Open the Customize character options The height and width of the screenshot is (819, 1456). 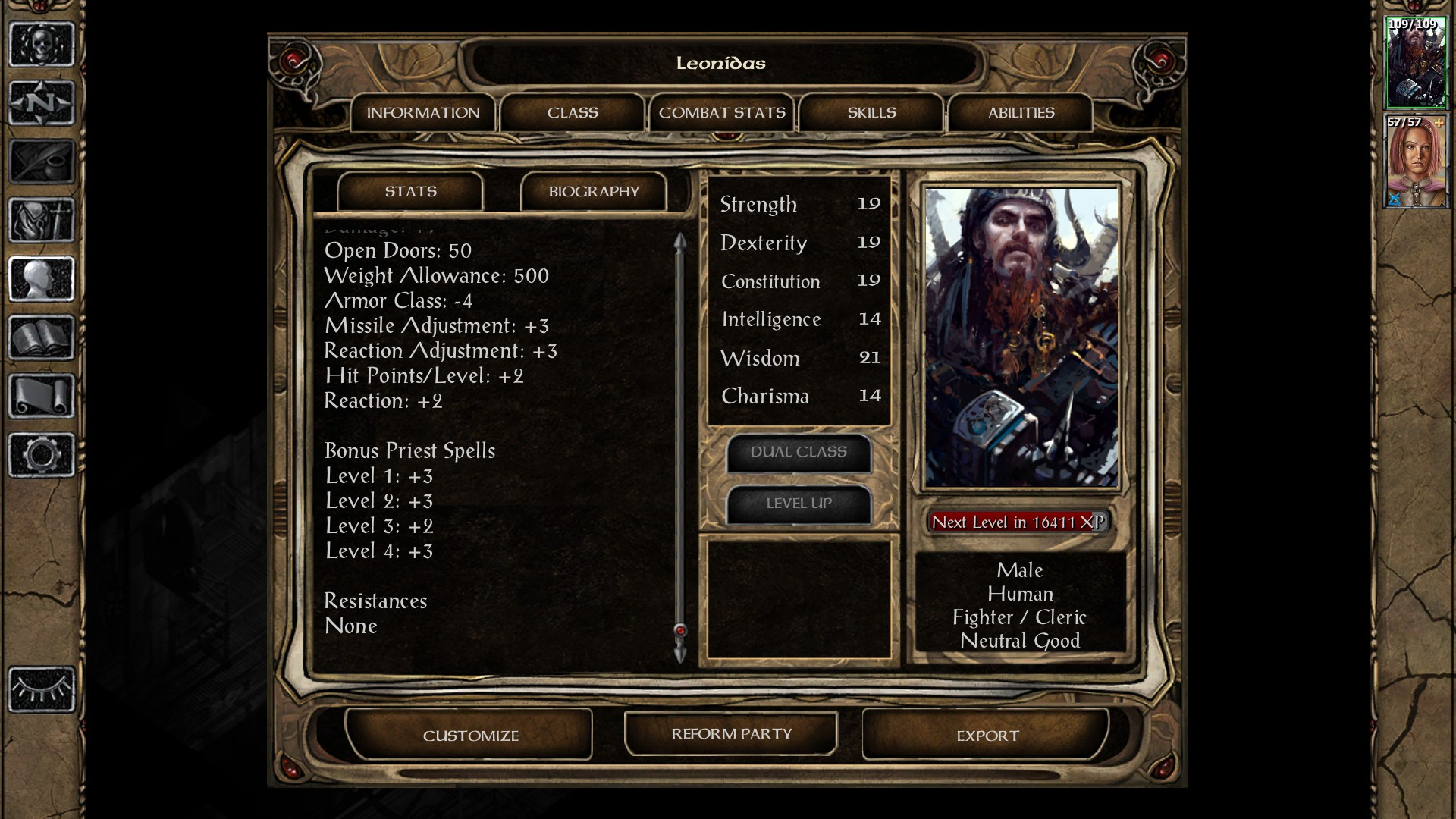(470, 735)
